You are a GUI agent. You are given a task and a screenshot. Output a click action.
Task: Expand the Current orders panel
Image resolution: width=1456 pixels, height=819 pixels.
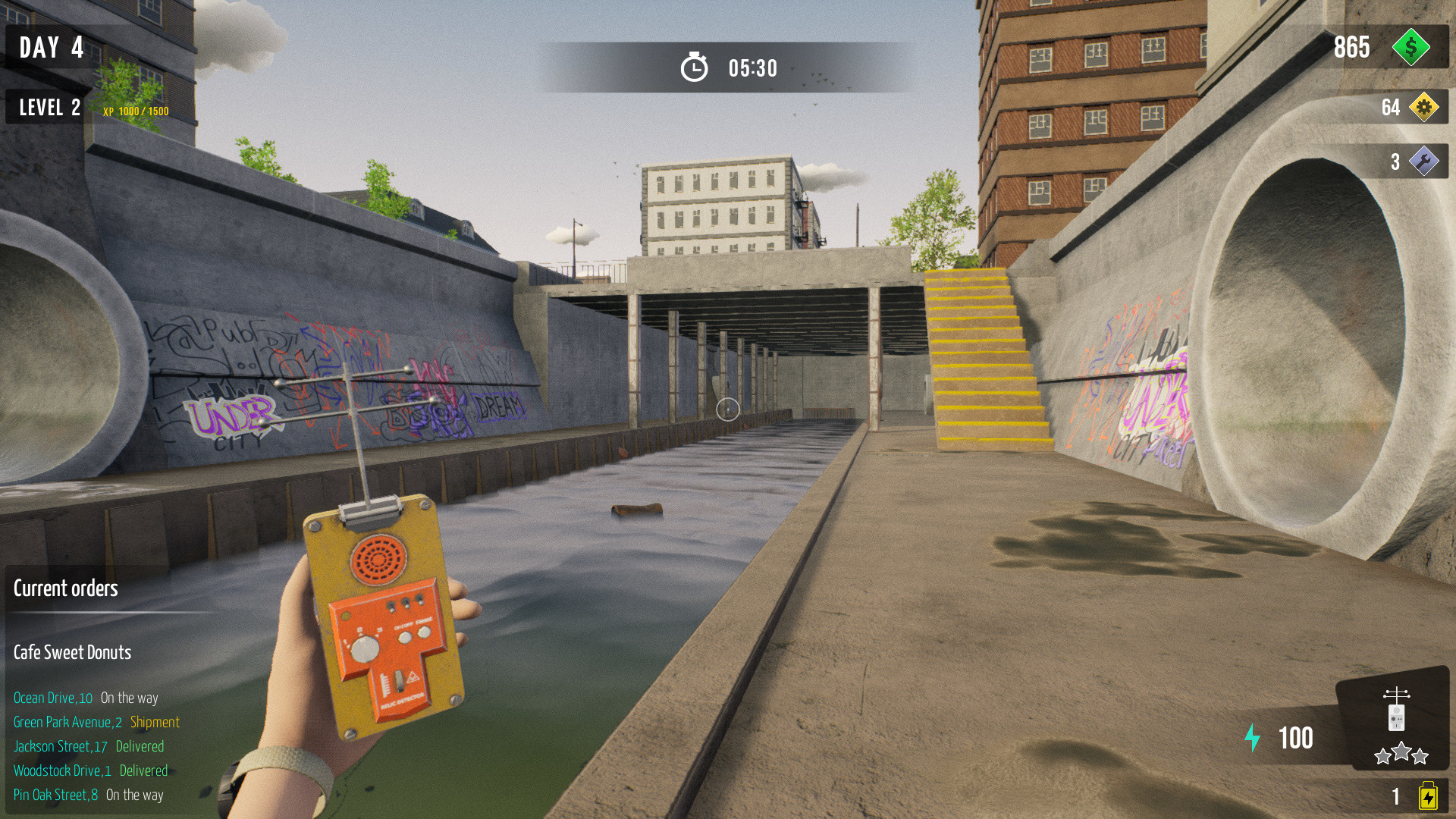pyautogui.click(x=66, y=588)
